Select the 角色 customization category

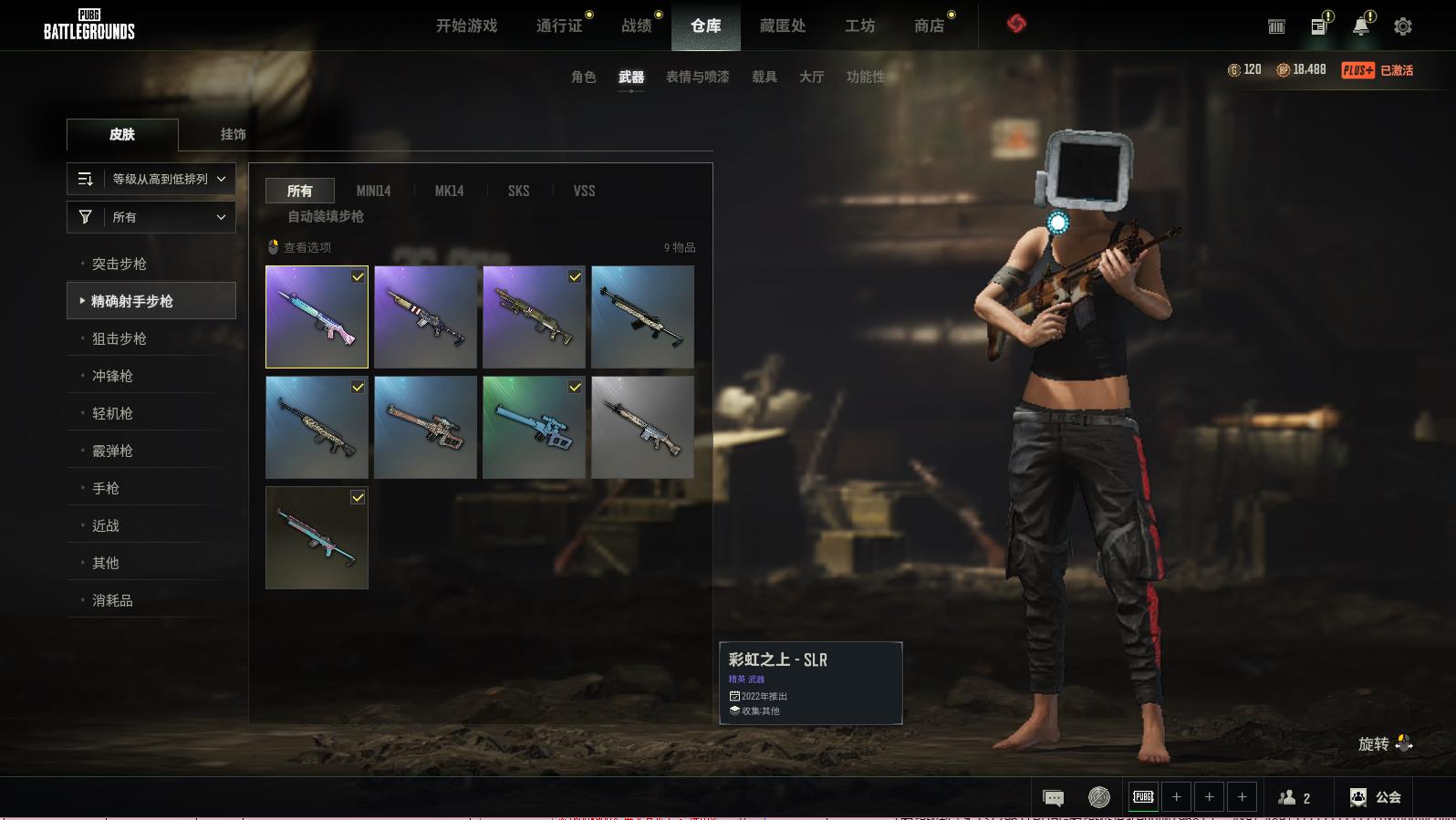[583, 77]
